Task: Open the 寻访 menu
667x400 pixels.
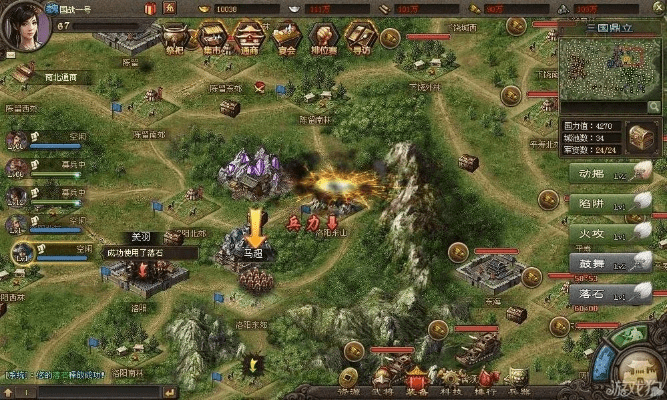Action: (360, 37)
